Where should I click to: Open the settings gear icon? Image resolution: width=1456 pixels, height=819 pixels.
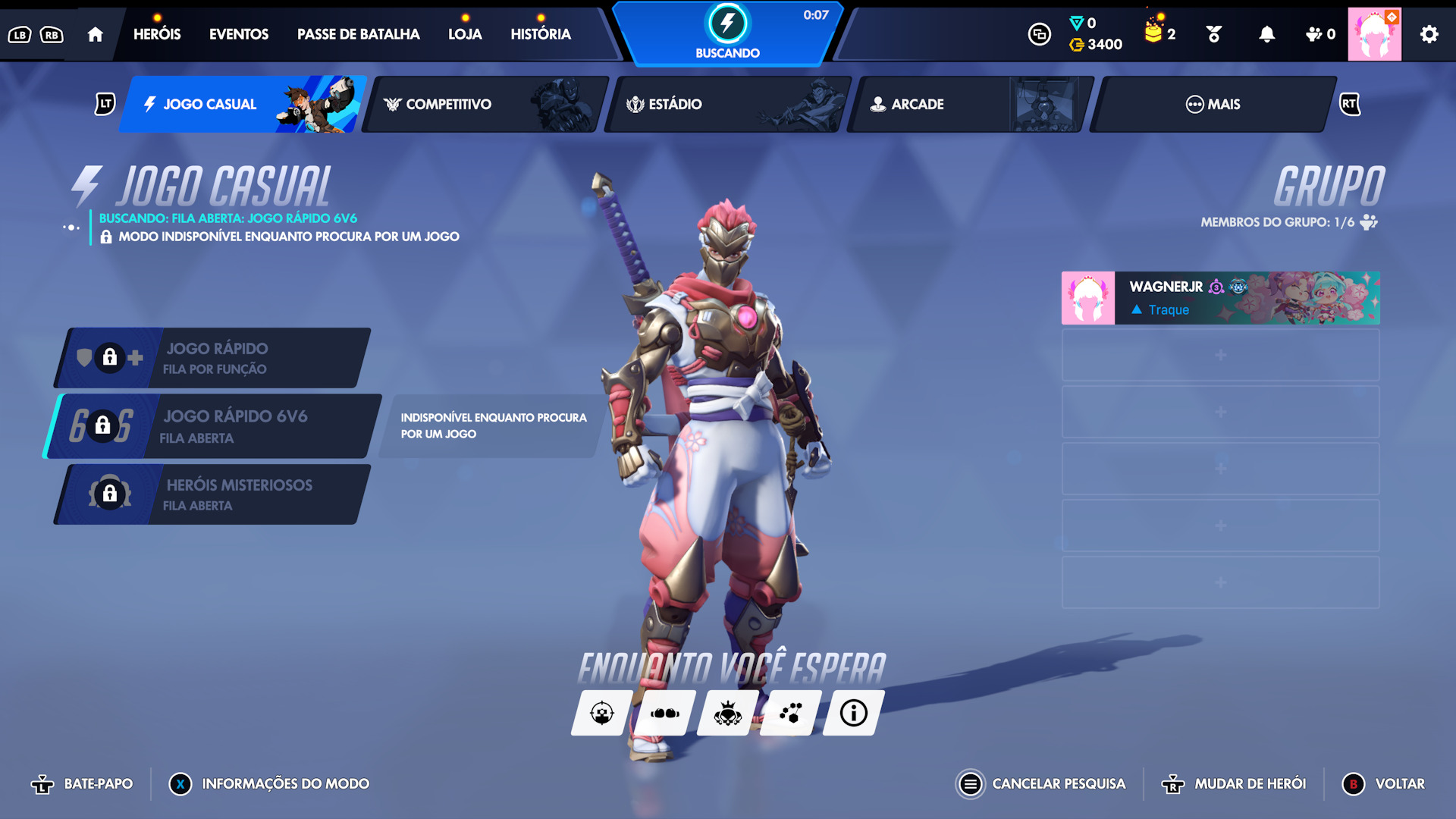point(1429,34)
